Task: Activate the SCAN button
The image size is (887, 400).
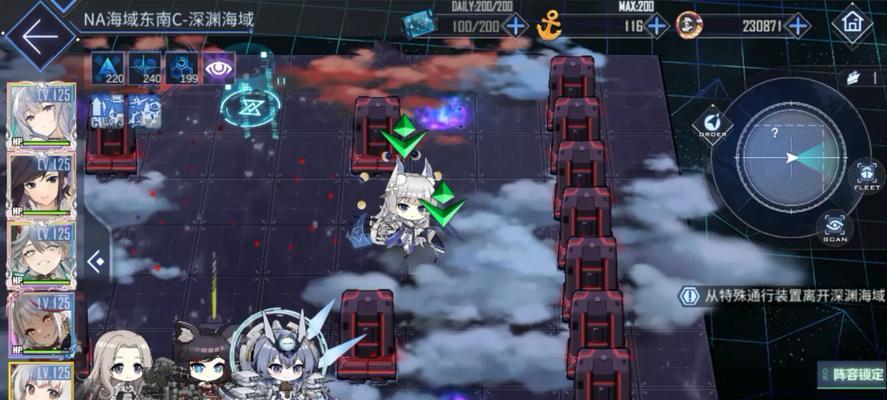Action: pyautogui.click(x=834, y=227)
